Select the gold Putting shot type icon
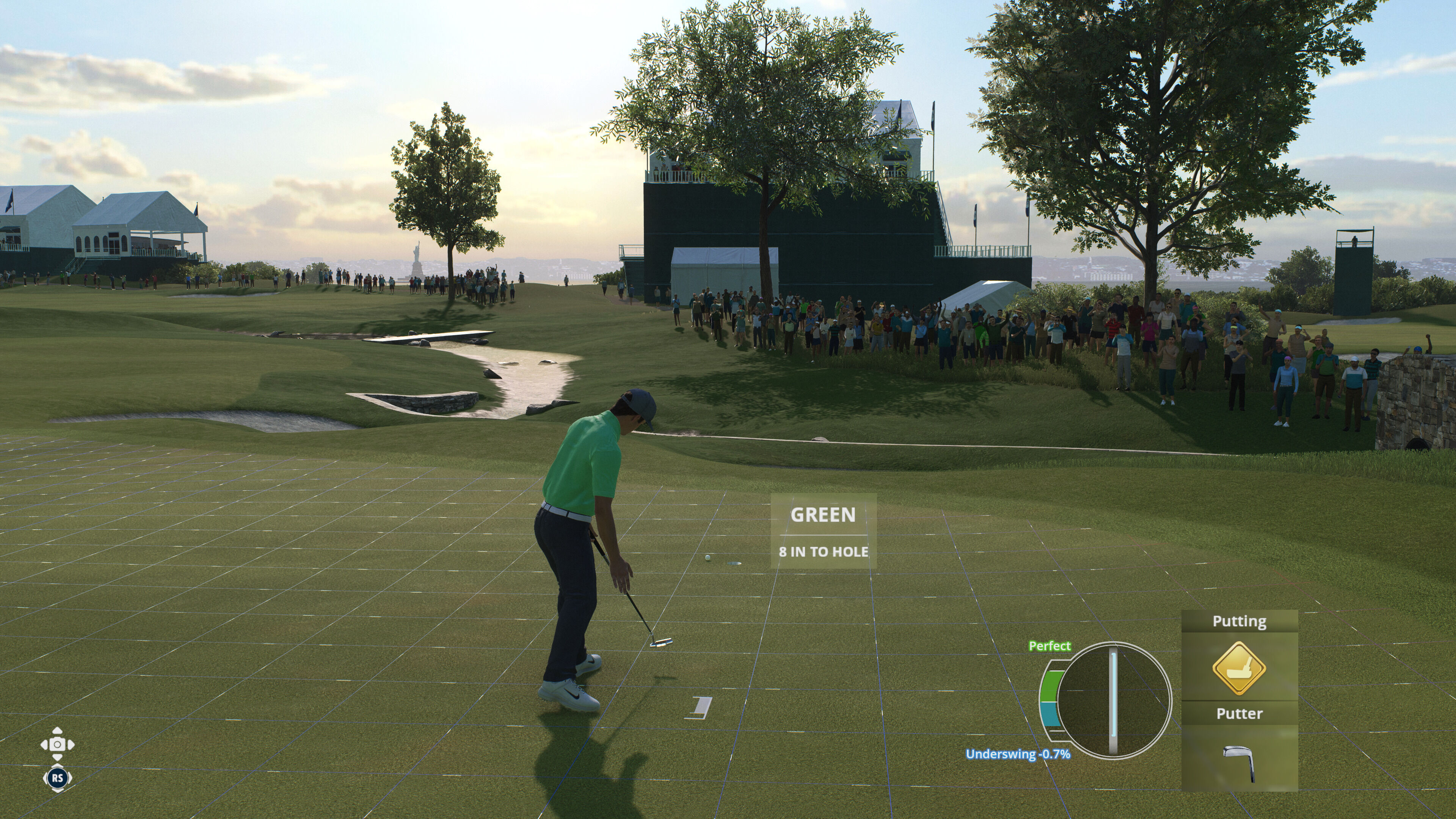Screen dimensions: 1456x819 pos(1238,668)
